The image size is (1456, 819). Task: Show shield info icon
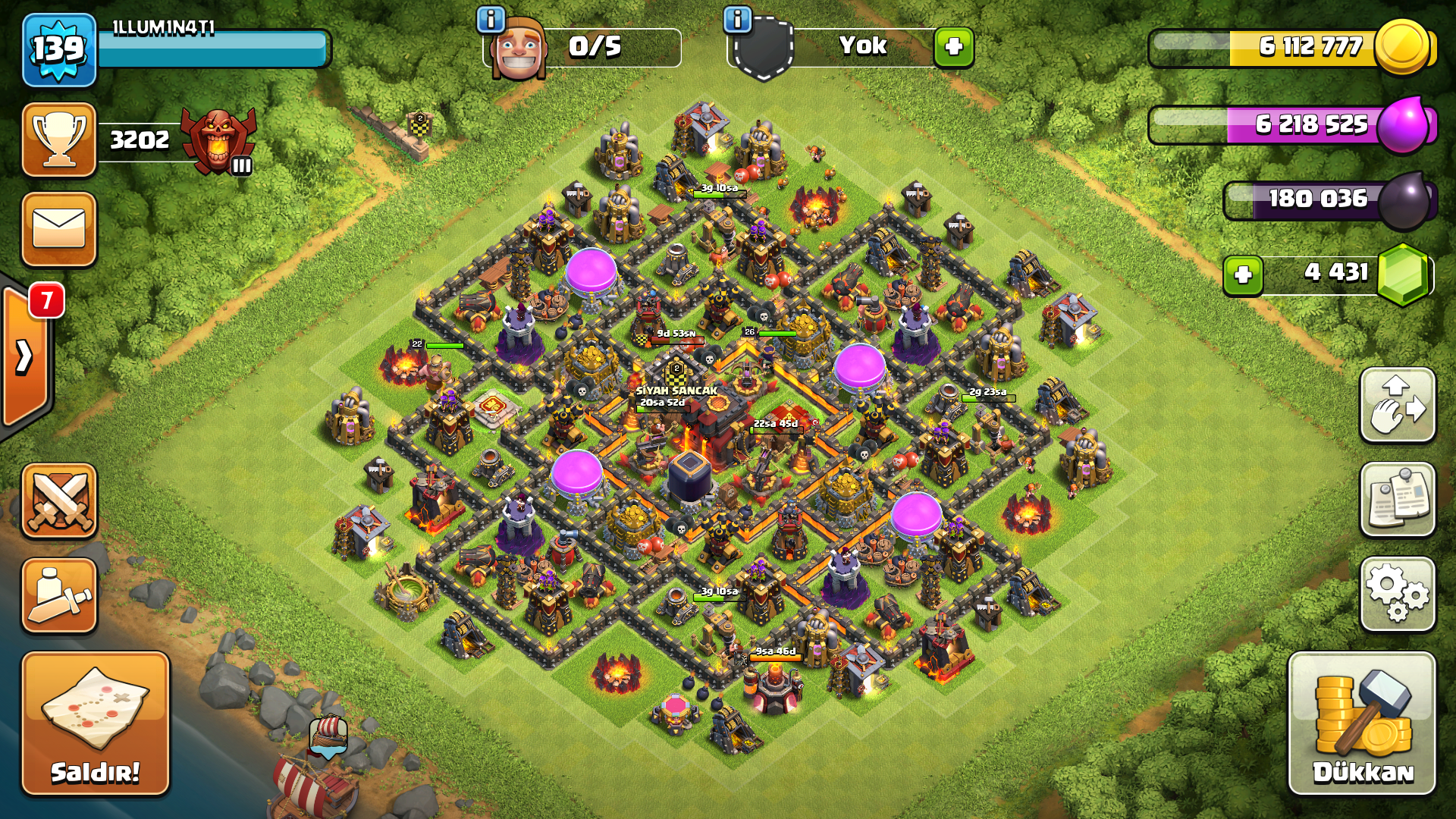click(737, 19)
